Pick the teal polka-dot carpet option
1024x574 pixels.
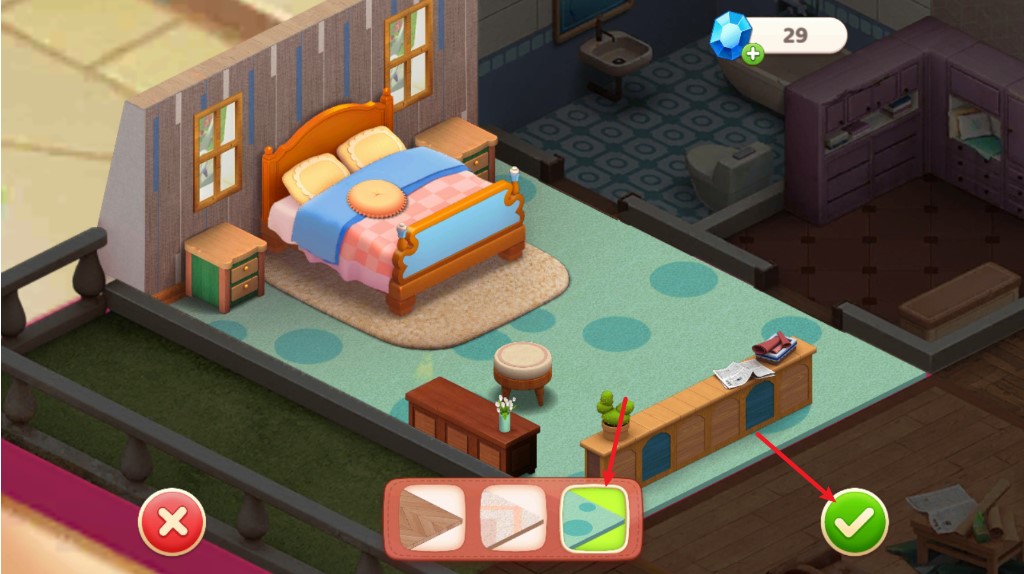pyautogui.click(x=594, y=517)
